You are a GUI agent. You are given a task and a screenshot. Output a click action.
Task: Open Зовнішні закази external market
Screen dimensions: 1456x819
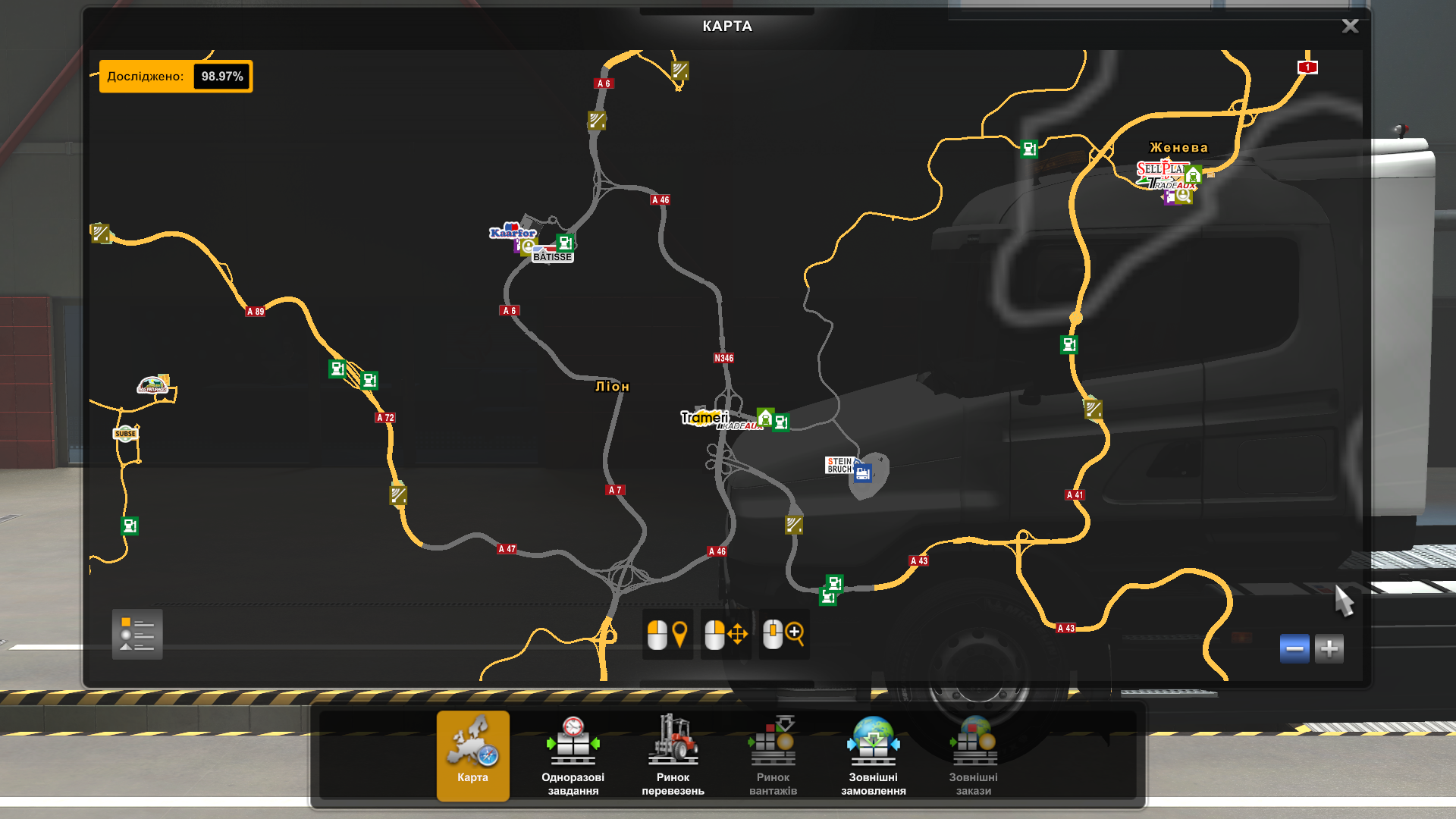click(973, 755)
